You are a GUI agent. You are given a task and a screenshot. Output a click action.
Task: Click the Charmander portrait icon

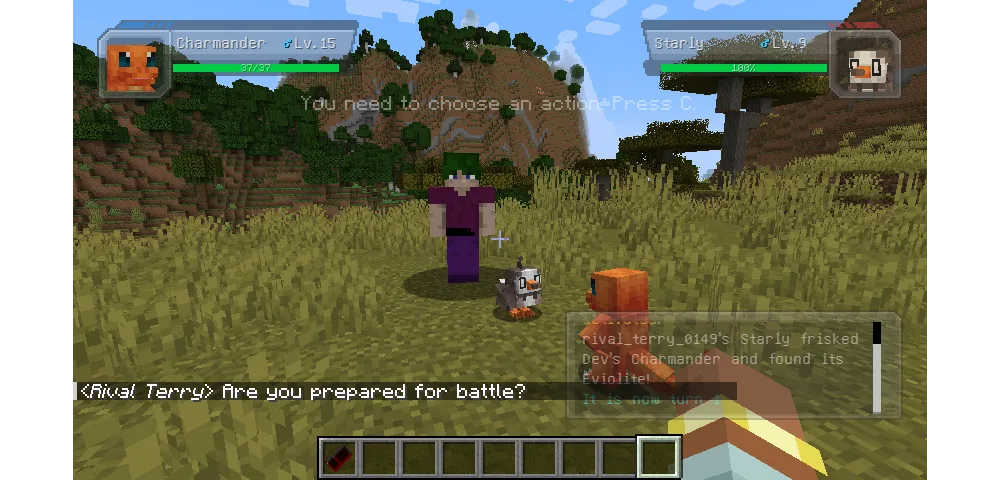tap(133, 65)
